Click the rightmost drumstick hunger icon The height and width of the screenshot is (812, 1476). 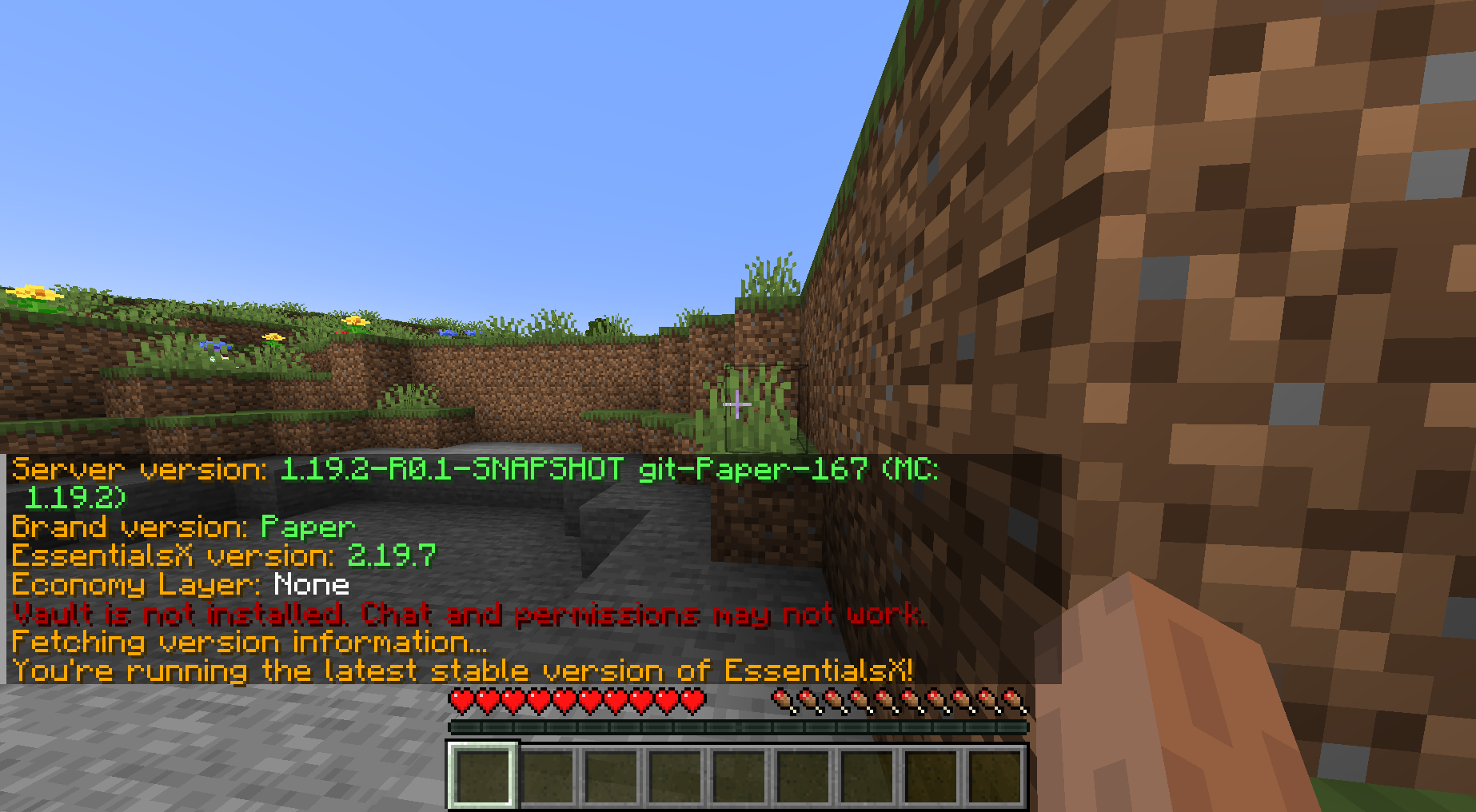pyautogui.click(x=1012, y=698)
